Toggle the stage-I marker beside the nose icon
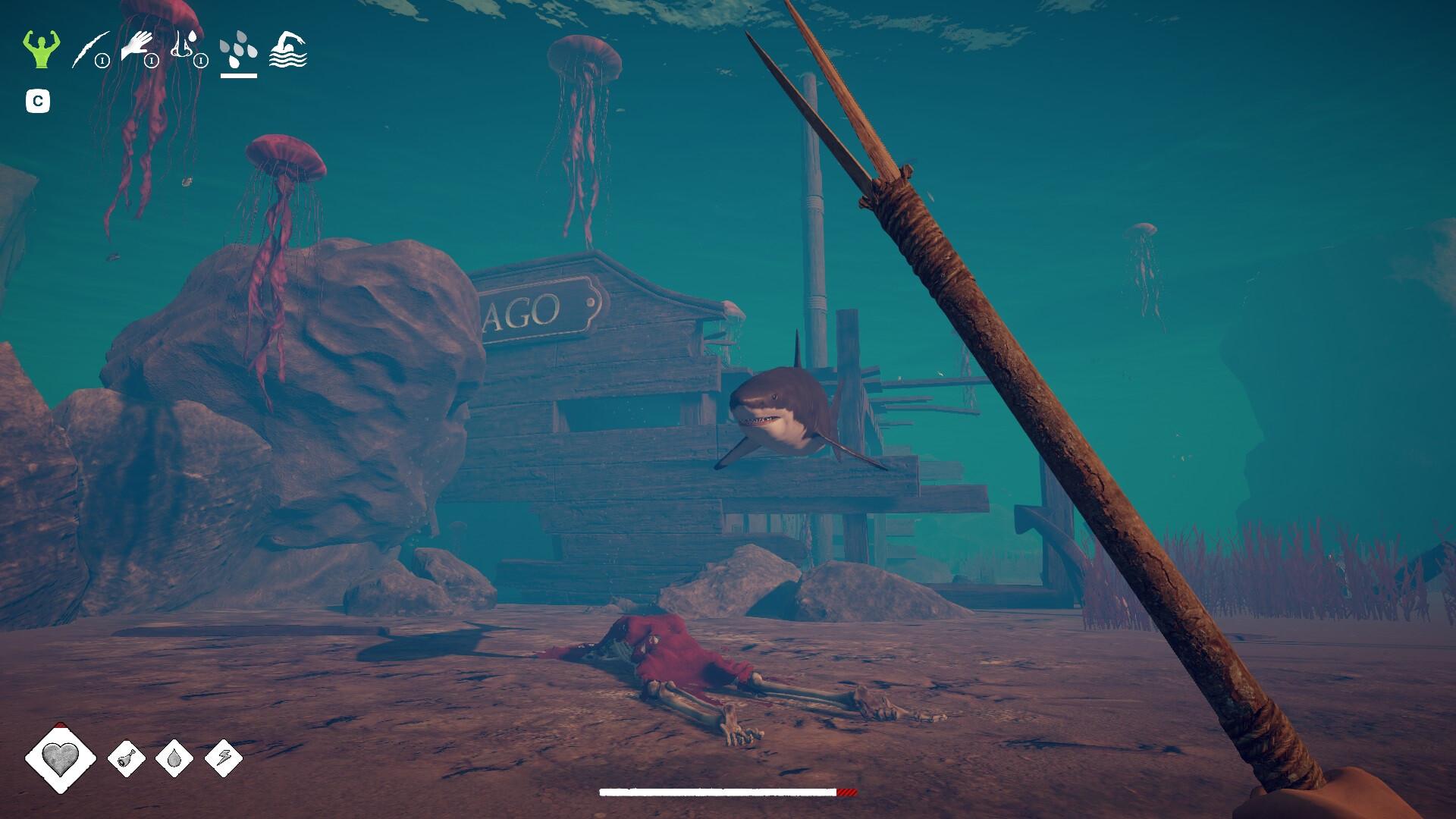 pyautogui.click(x=201, y=61)
